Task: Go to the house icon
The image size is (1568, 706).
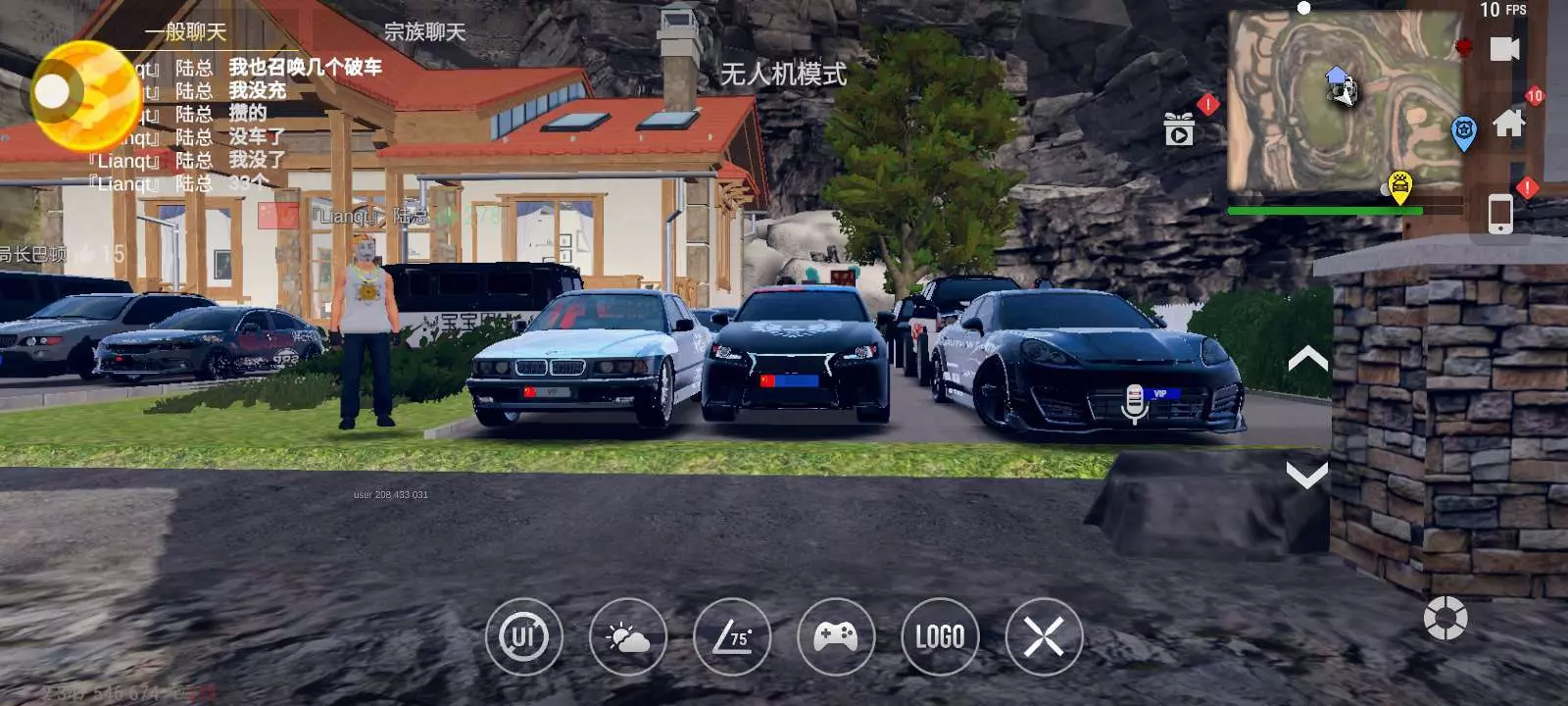Action: [1508, 123]
